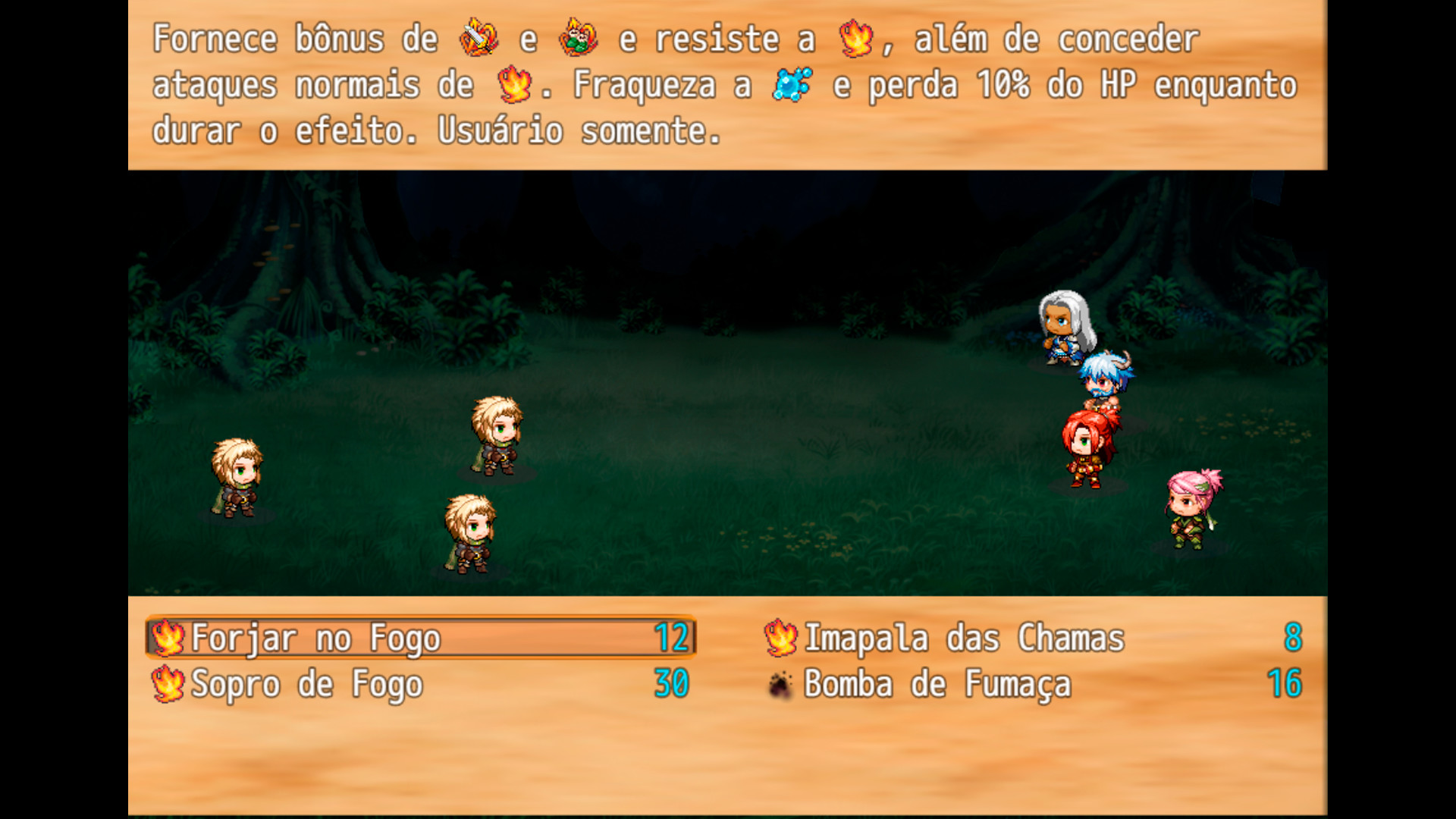Click the fire icon beside Sopro de Fogo
This screenshot has width=1456, height=819.
[168, 684]
